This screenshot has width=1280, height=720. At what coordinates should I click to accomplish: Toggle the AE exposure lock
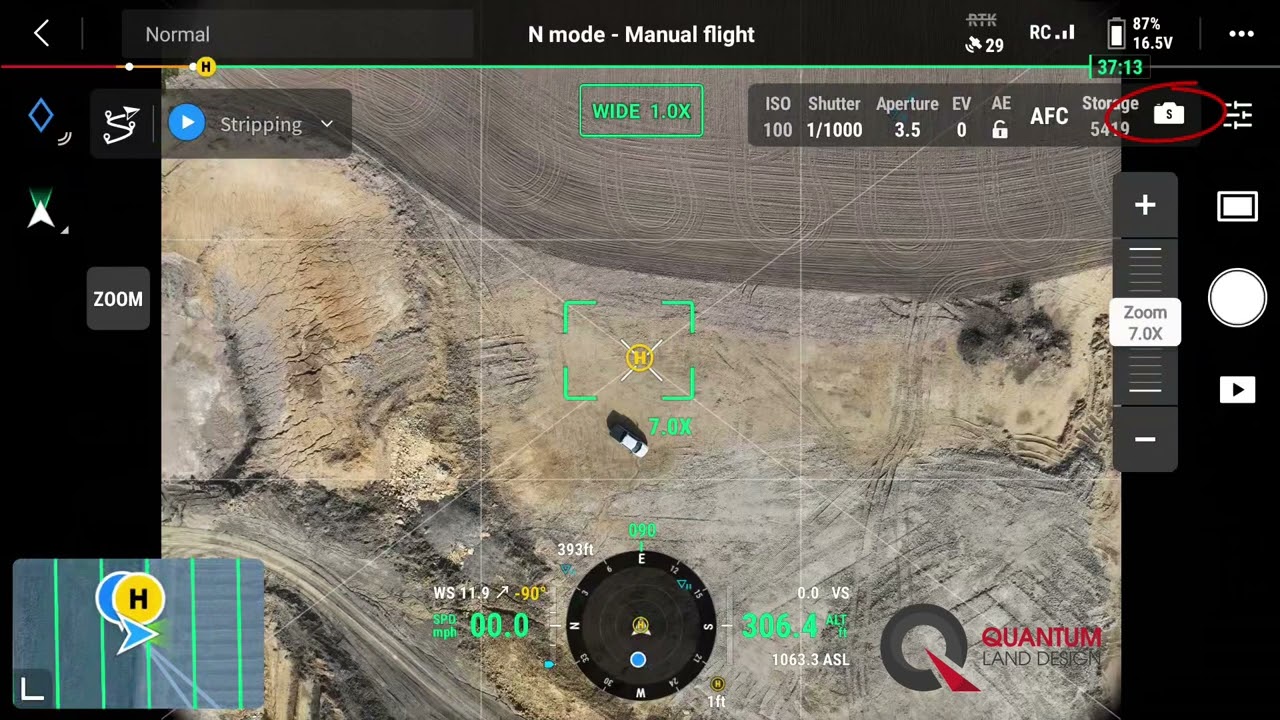click(1000, 116)
